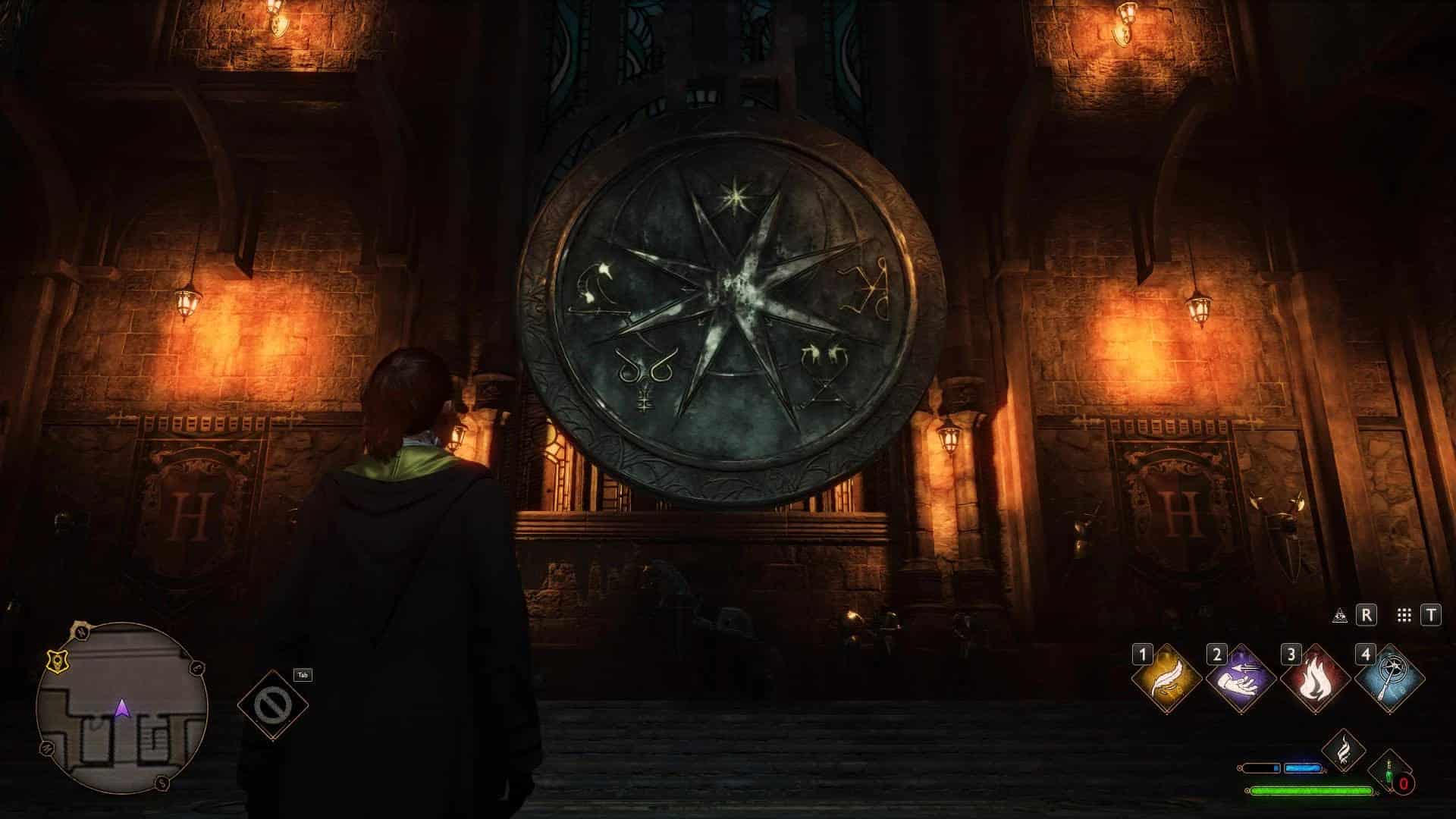Select the yellow quest marker on minimap
Screen dimensions: 1456x819
[55, 661]
